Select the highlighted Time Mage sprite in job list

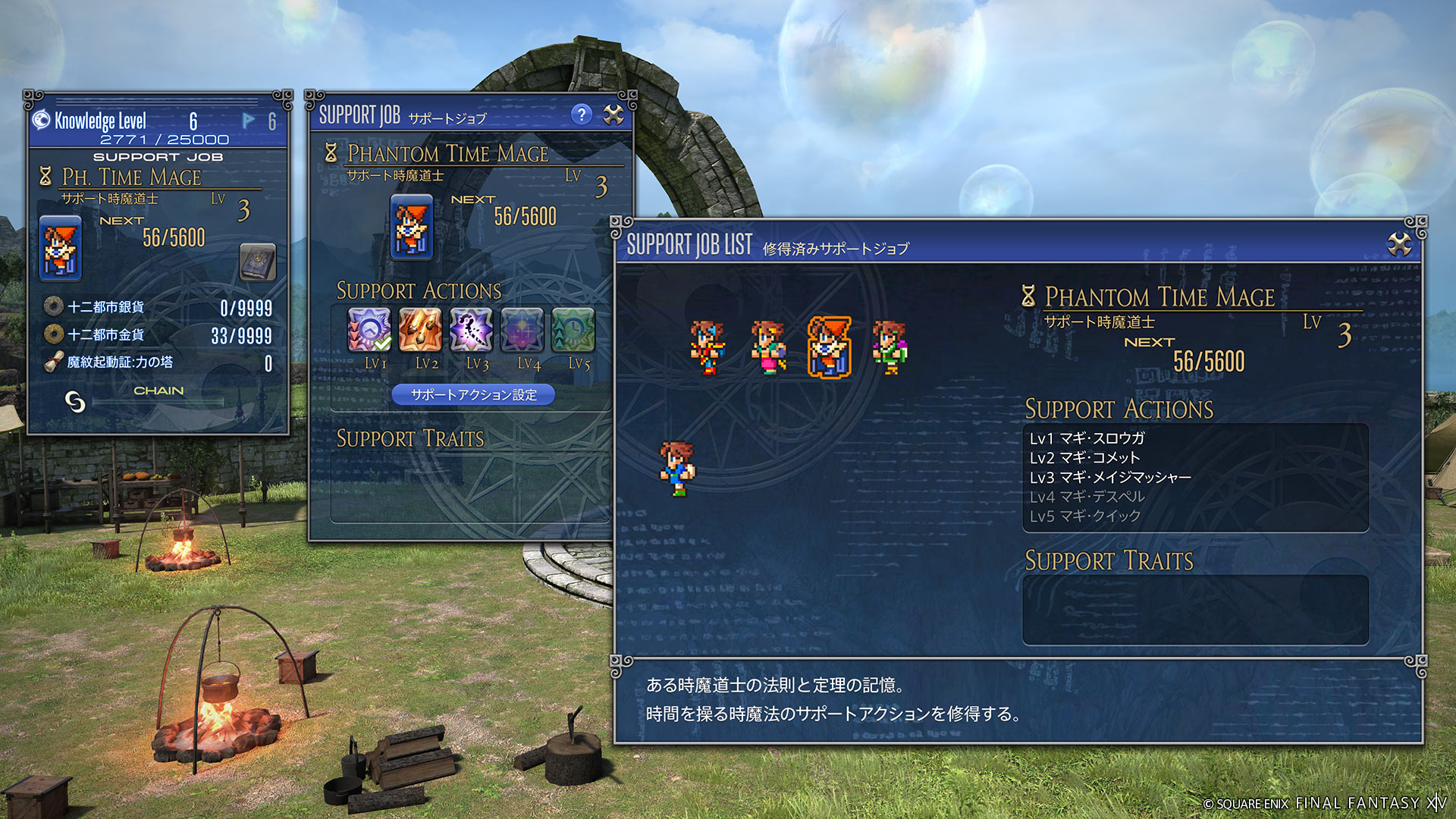pyautogui.click(x=829, y=347)
